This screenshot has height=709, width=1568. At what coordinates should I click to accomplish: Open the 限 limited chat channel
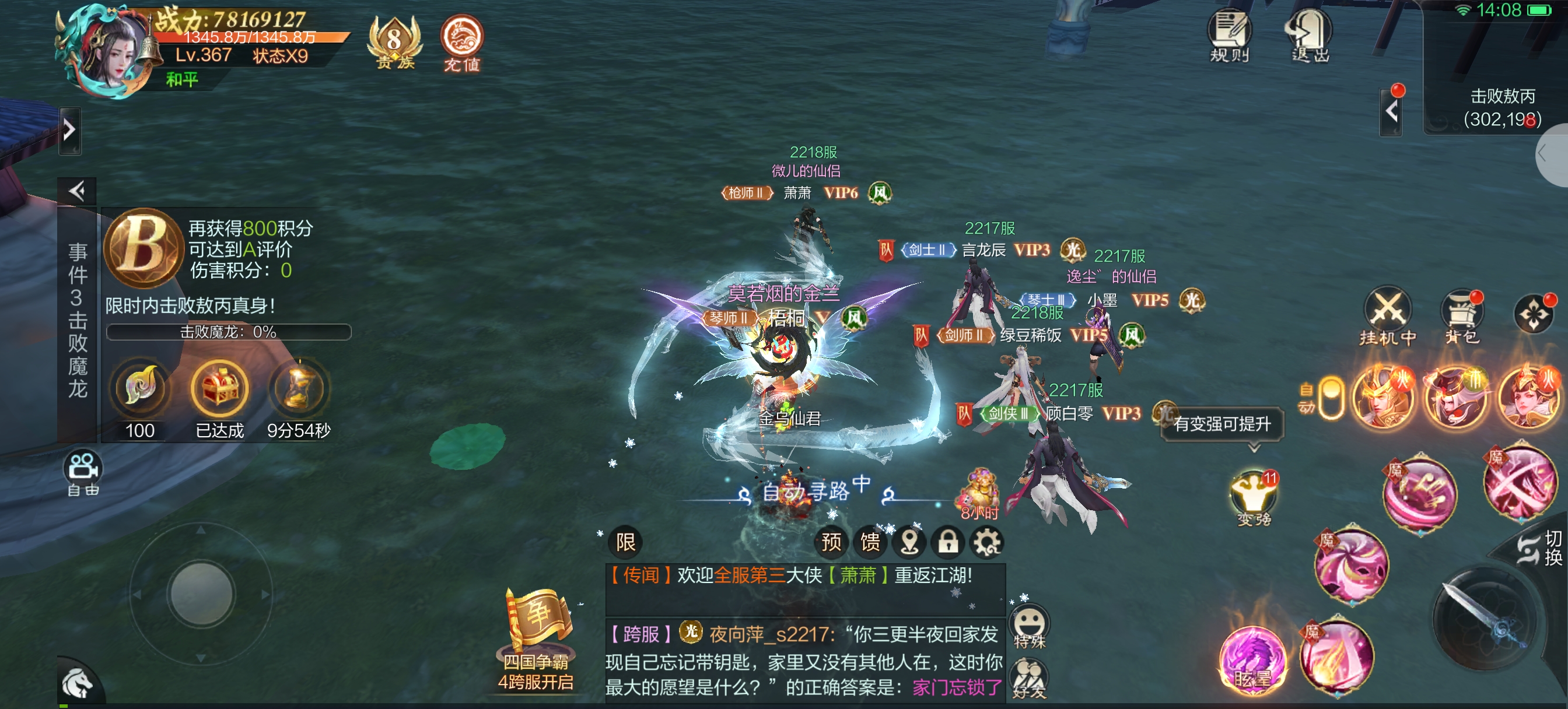(625, 542)
